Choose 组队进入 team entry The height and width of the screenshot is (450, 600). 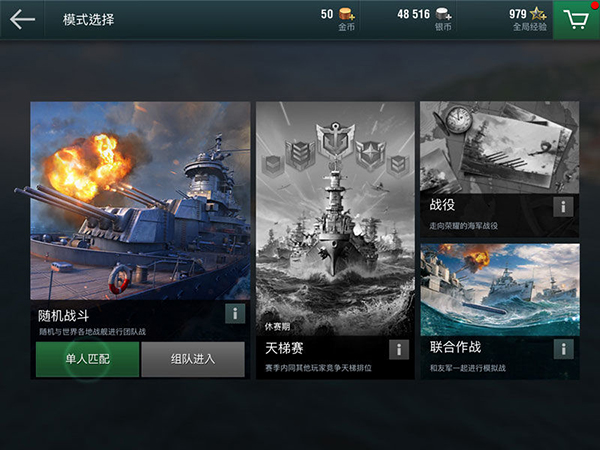click(x=193, y=359)
